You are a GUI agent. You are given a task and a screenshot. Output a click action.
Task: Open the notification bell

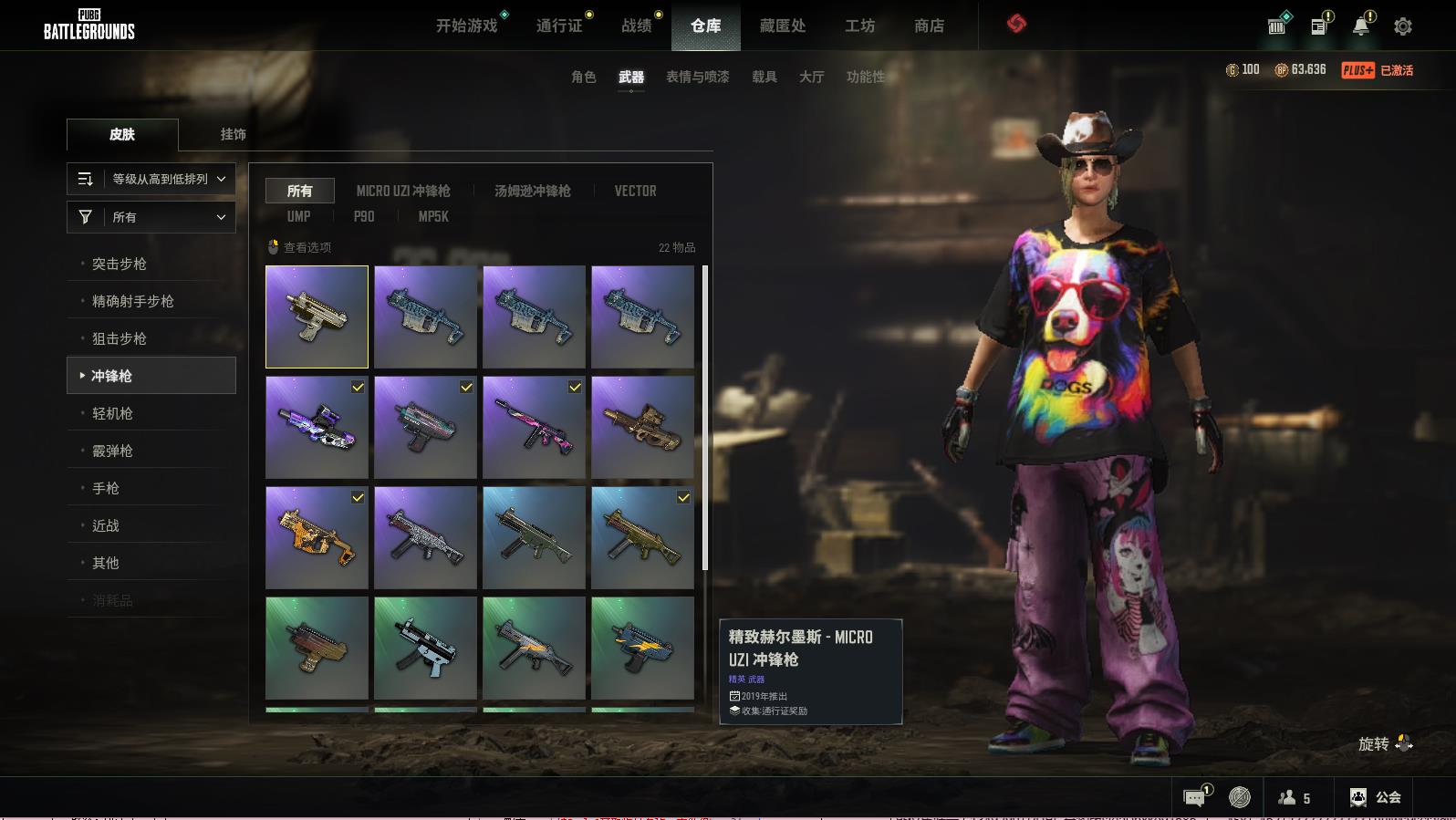coord(1360,26)
